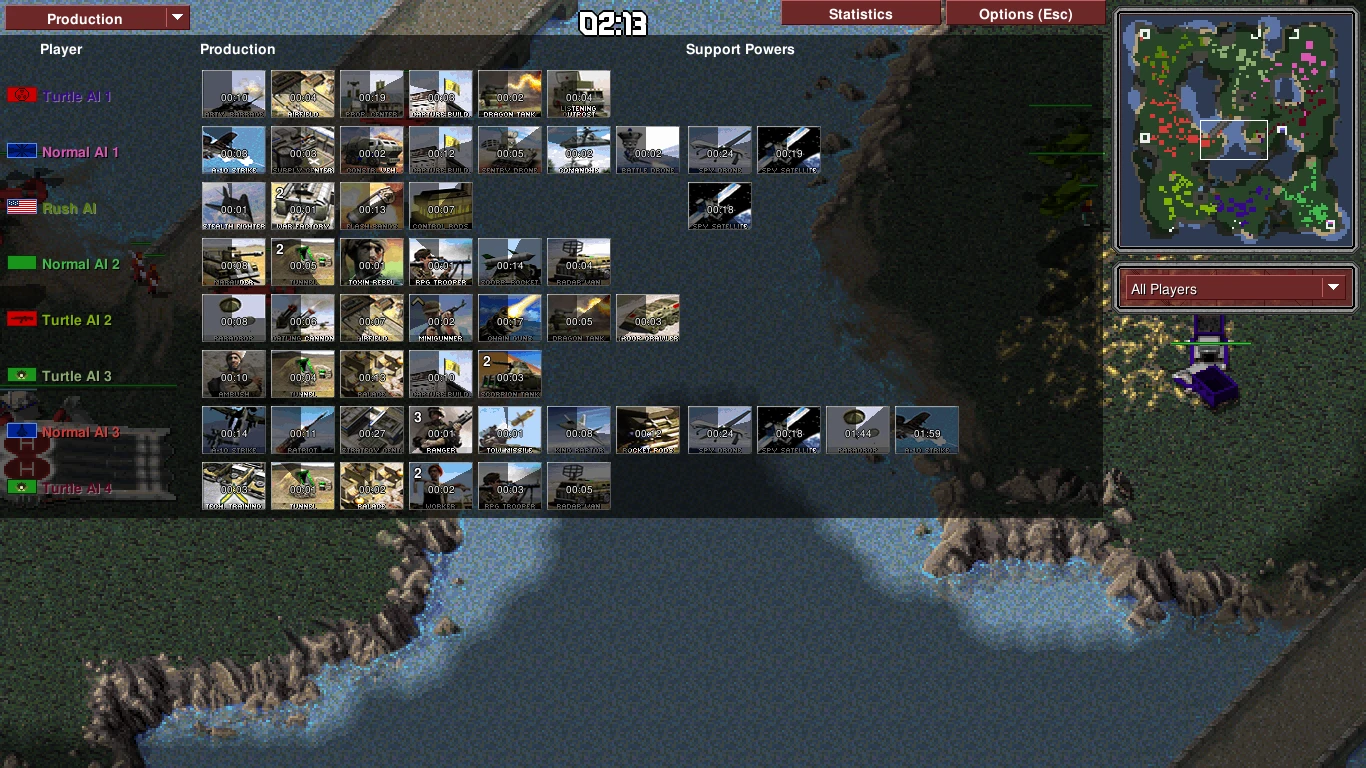Open the Options menu

1025,14
